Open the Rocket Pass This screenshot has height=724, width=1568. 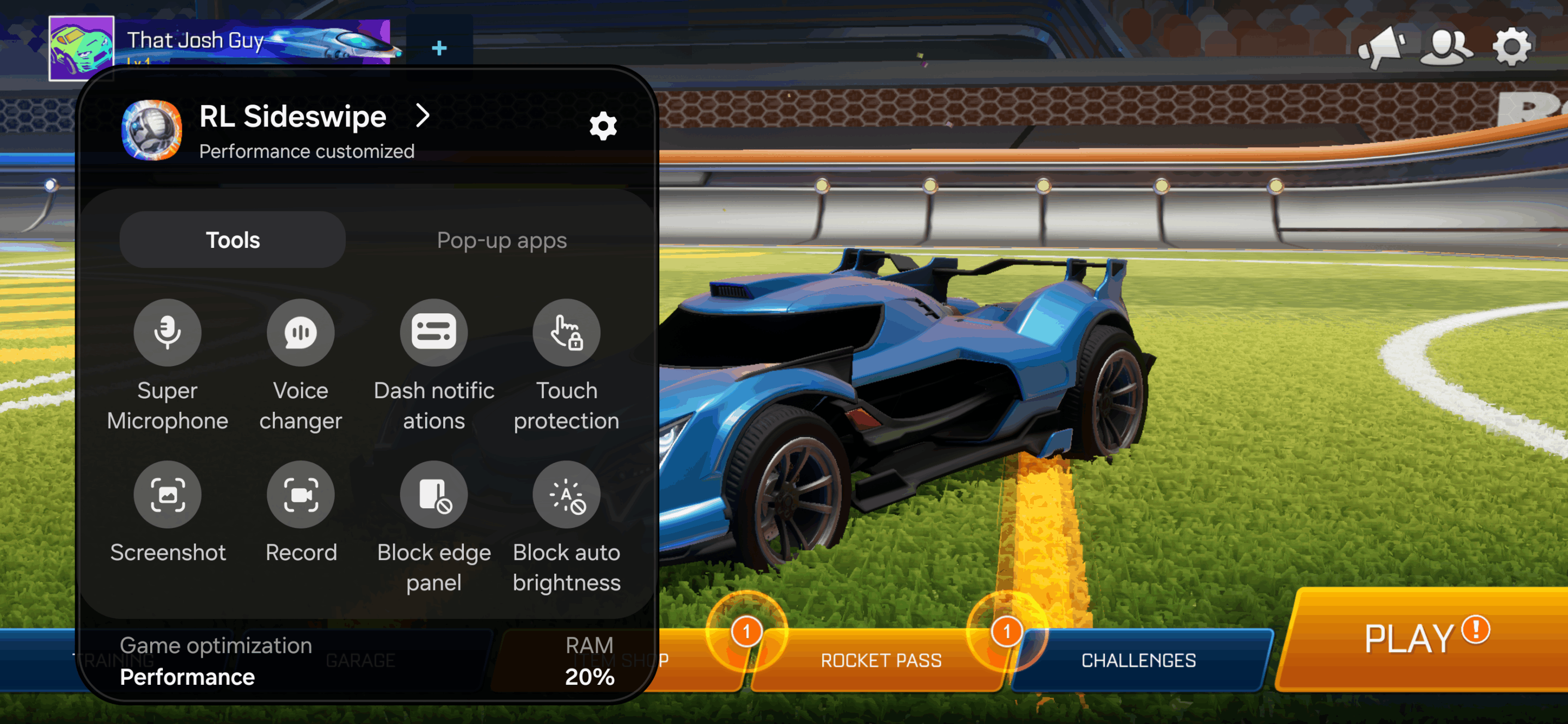pyautogui.click(x=880, y=661)
